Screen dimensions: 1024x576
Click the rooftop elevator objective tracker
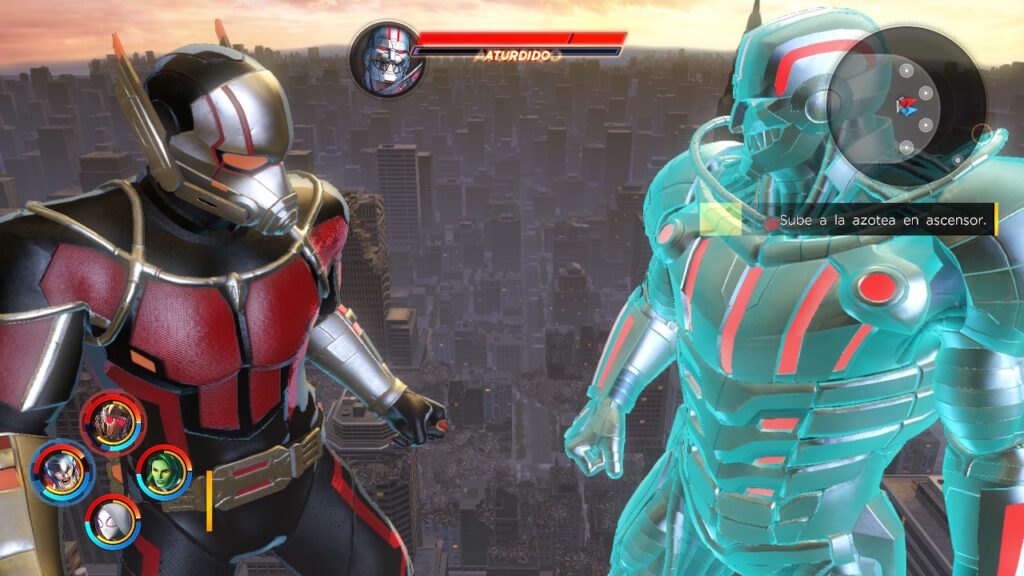point(847,219)
